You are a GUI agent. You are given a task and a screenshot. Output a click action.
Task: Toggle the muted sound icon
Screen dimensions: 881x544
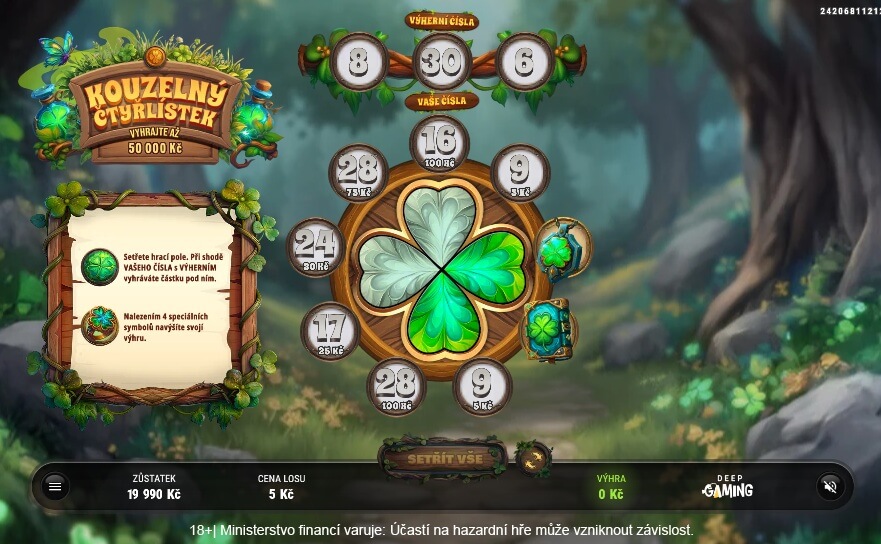[x=829, y=486]
